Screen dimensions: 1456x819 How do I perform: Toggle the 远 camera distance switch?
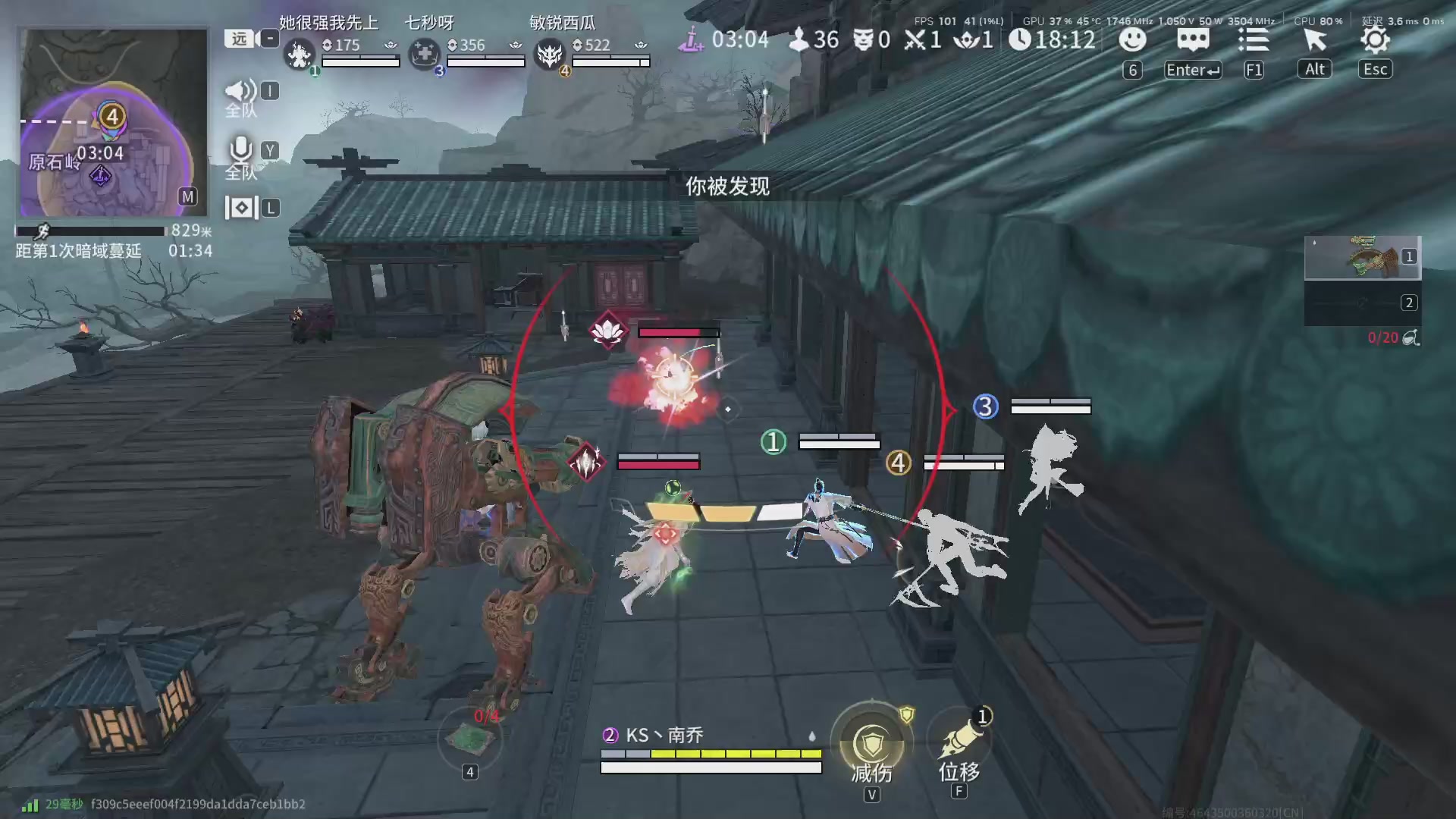tap(237, 38)
